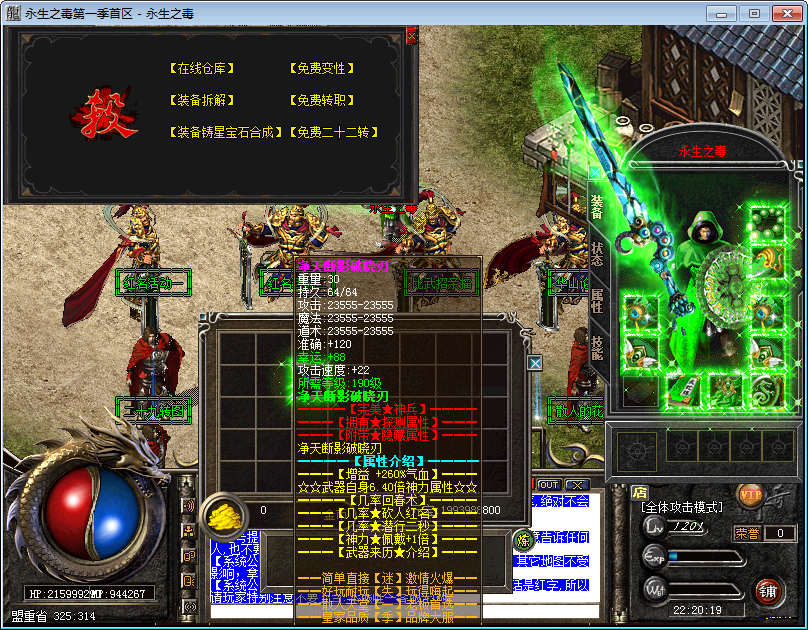The height and width of the screenshot is (630, 808).
Task: Choose the 免费变性 free gender change option
Action: 320,69
